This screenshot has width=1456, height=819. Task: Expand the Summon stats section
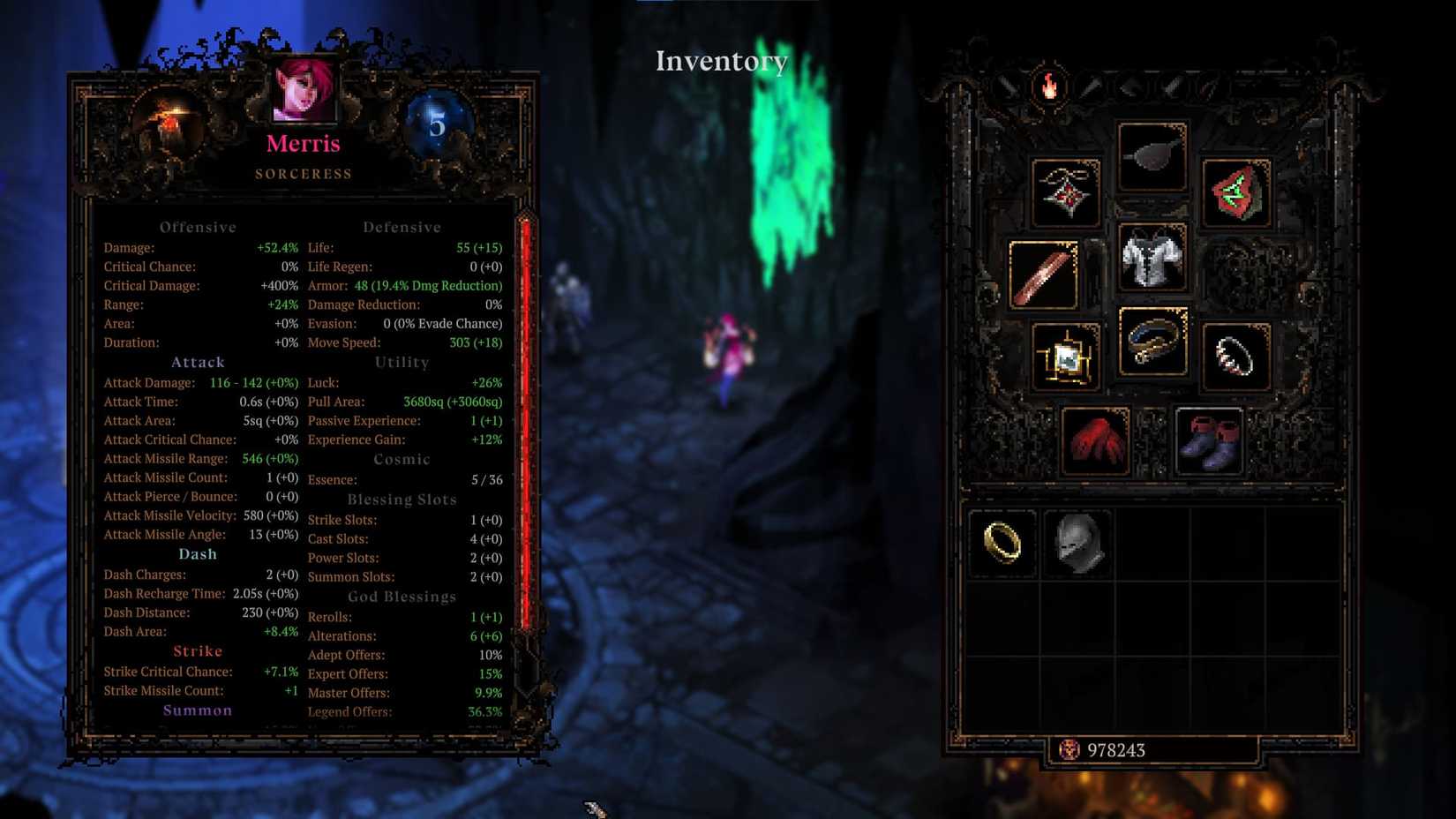click(x=198, y=710)
